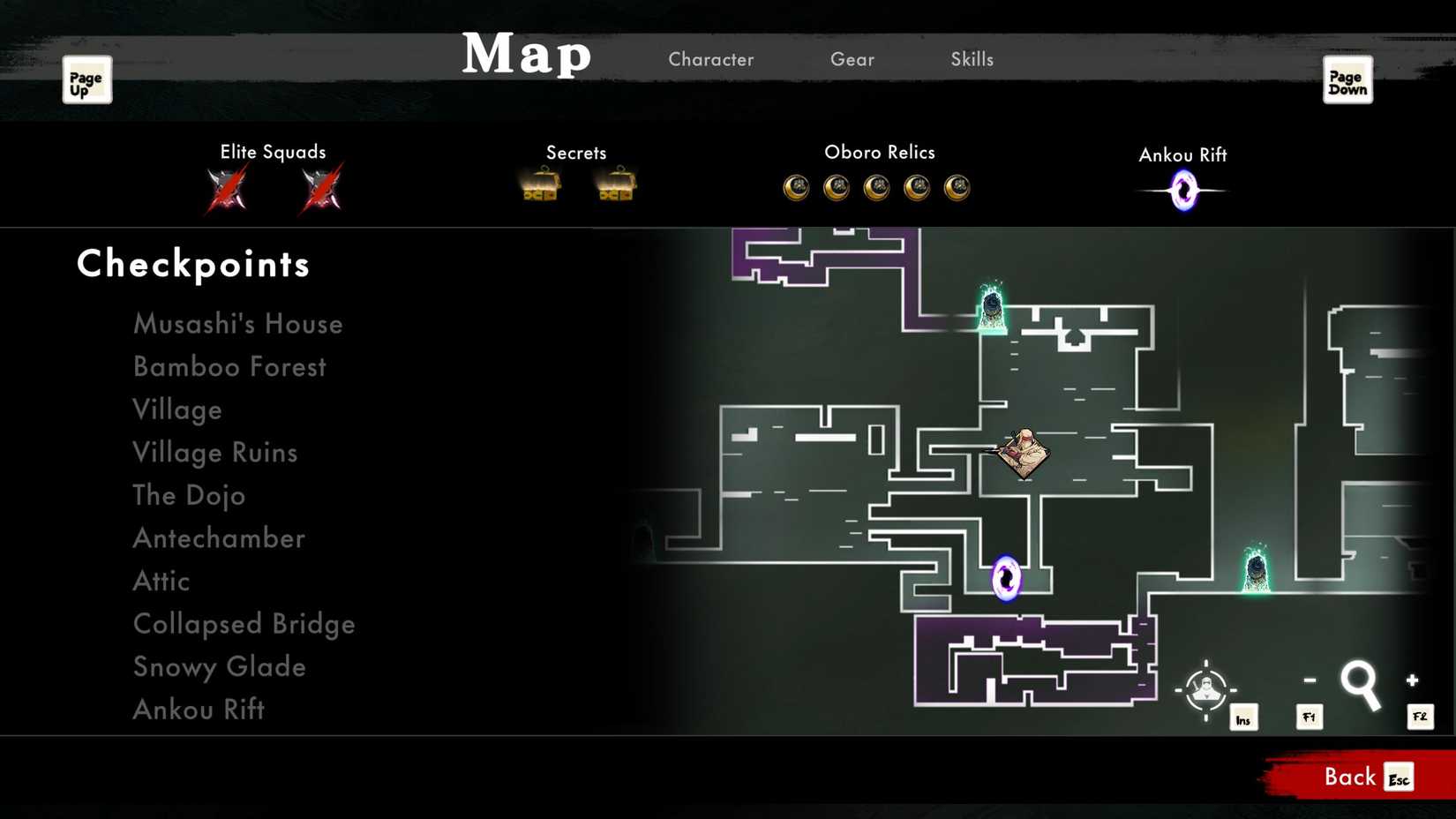Click the Back button

point(1348,777)
